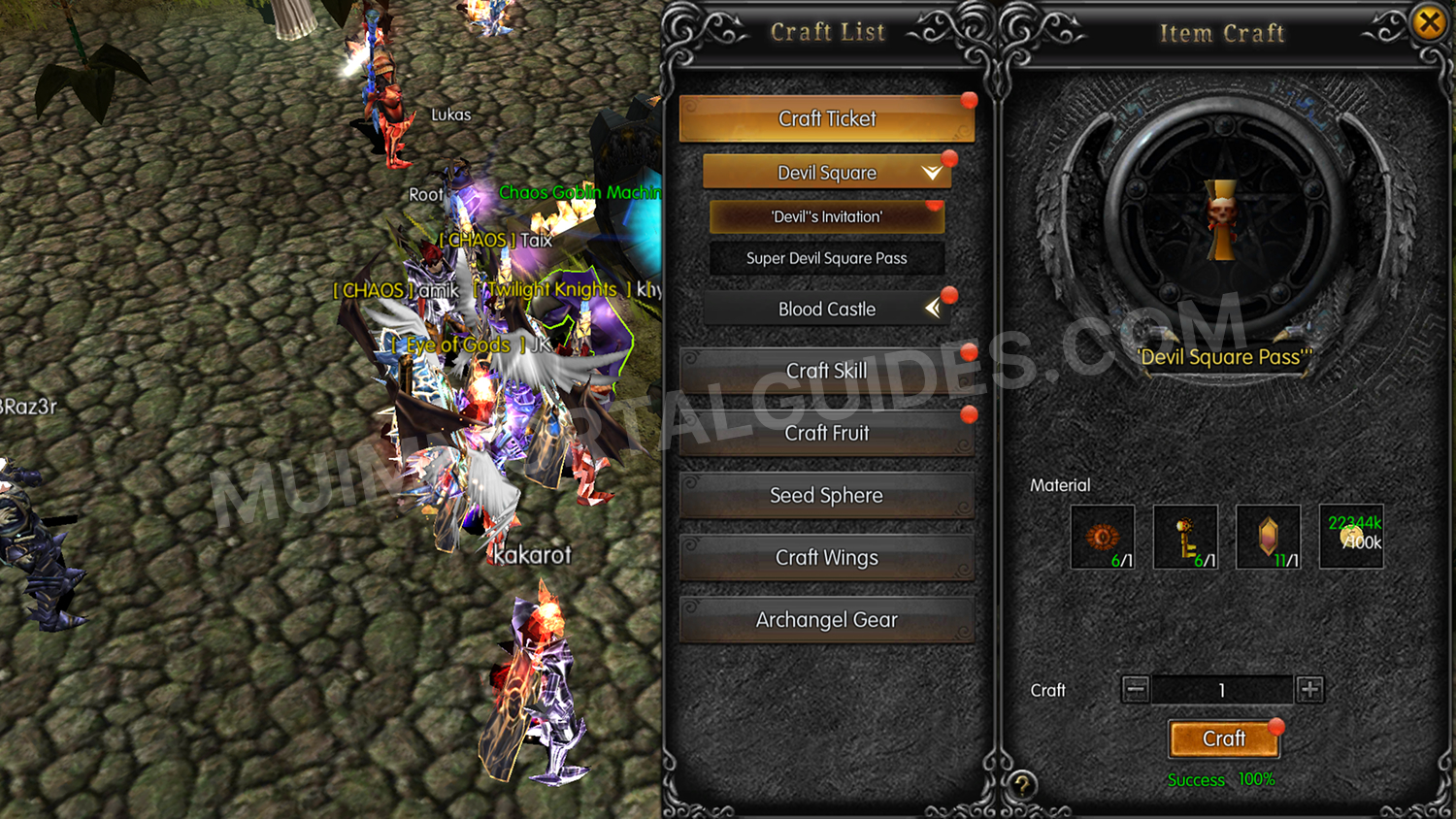The image size is (1456, 819).
Task: Select the gemstone material requiring 11
Action: tap(1268, 536)
